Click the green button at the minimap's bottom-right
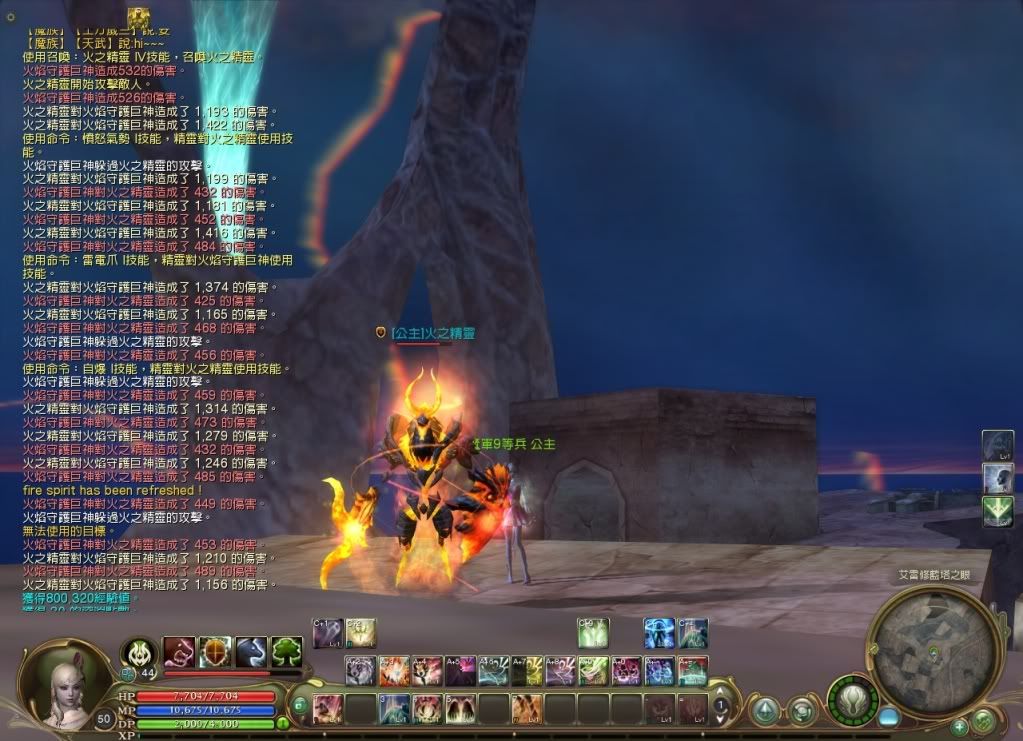This screenshot has height=741, width=1023. click(983, 718)
